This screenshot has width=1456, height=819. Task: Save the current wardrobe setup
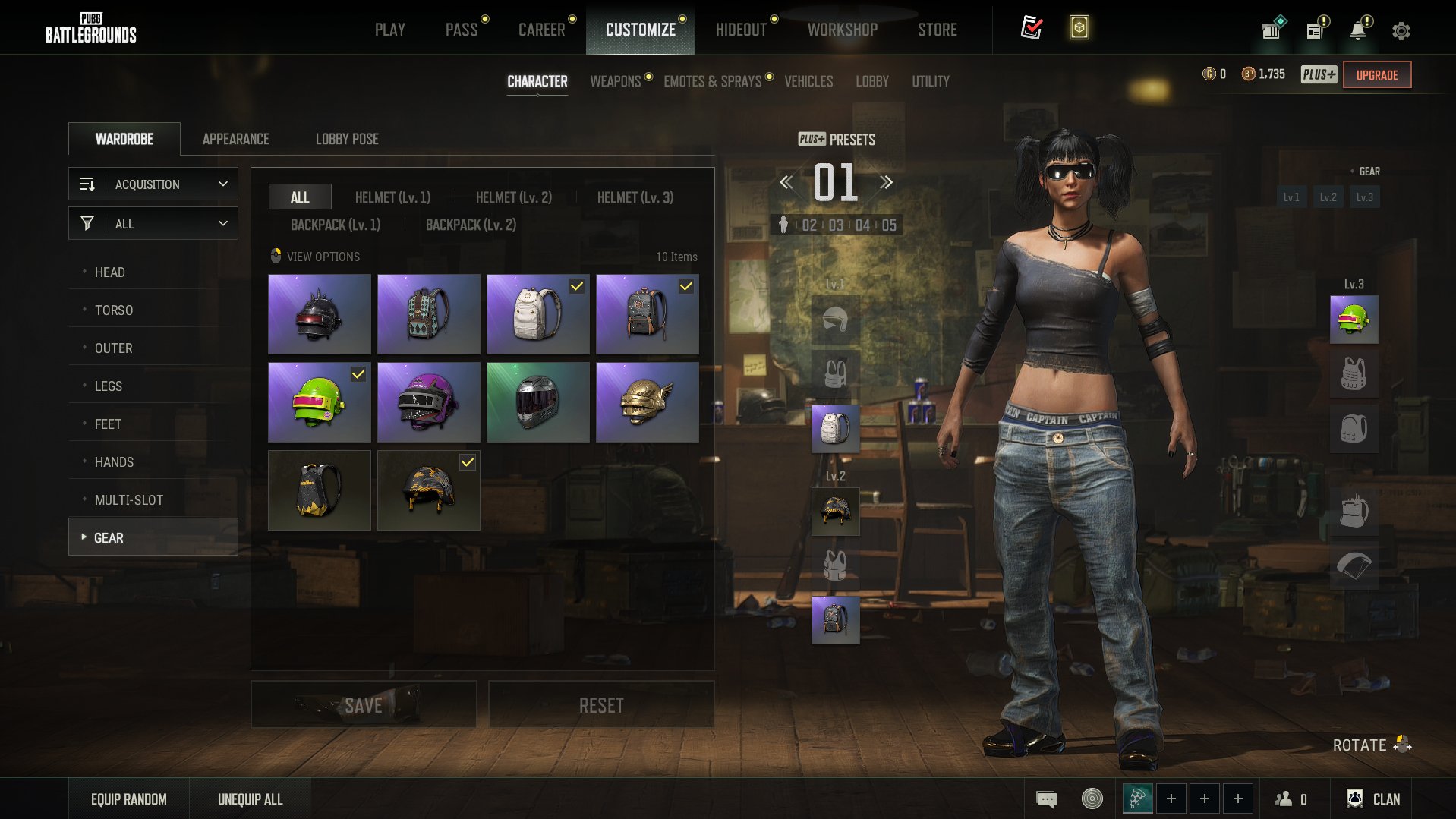pyautogui.click(x=364, y=705)
